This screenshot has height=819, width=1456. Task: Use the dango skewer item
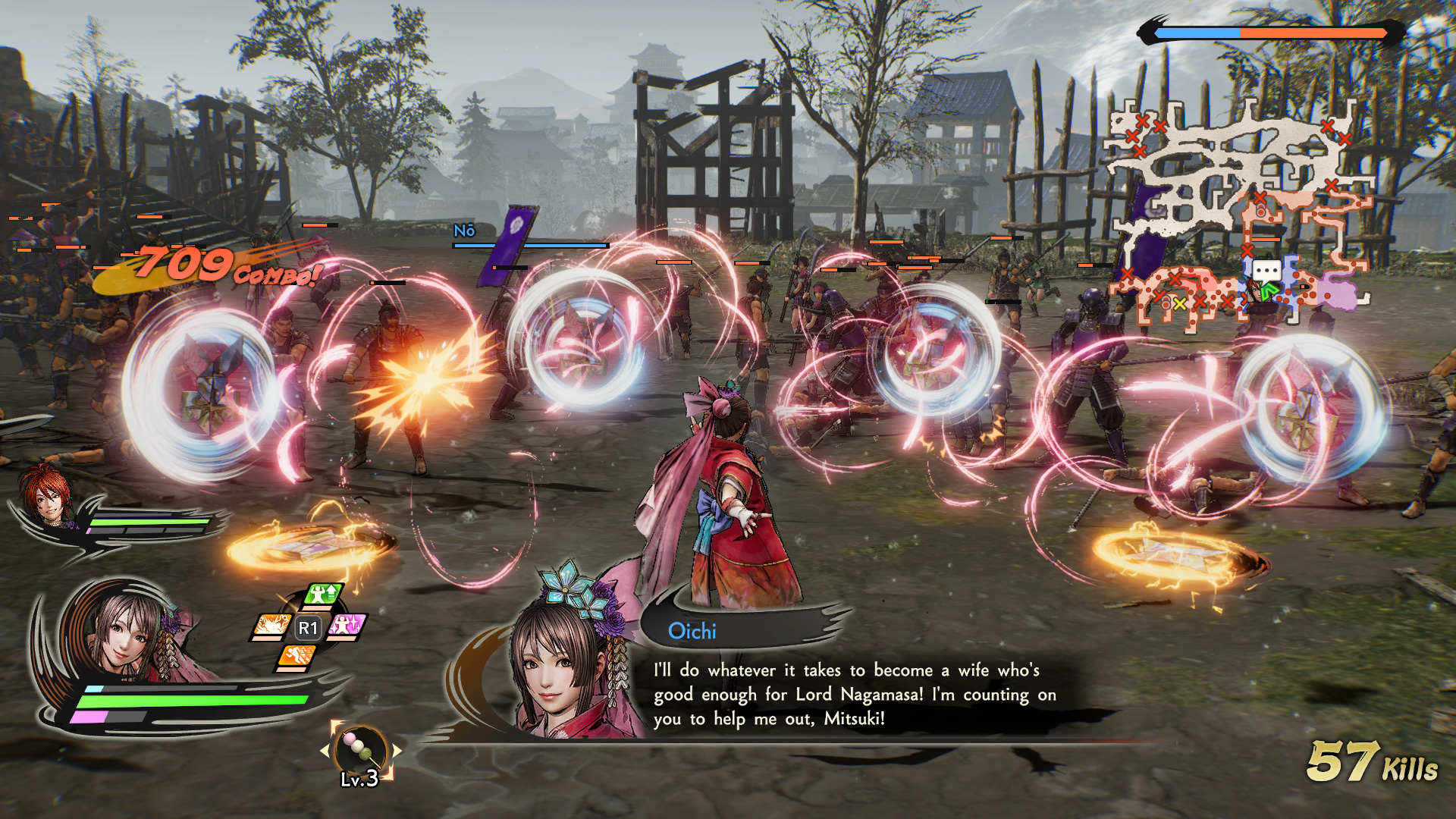359,750
